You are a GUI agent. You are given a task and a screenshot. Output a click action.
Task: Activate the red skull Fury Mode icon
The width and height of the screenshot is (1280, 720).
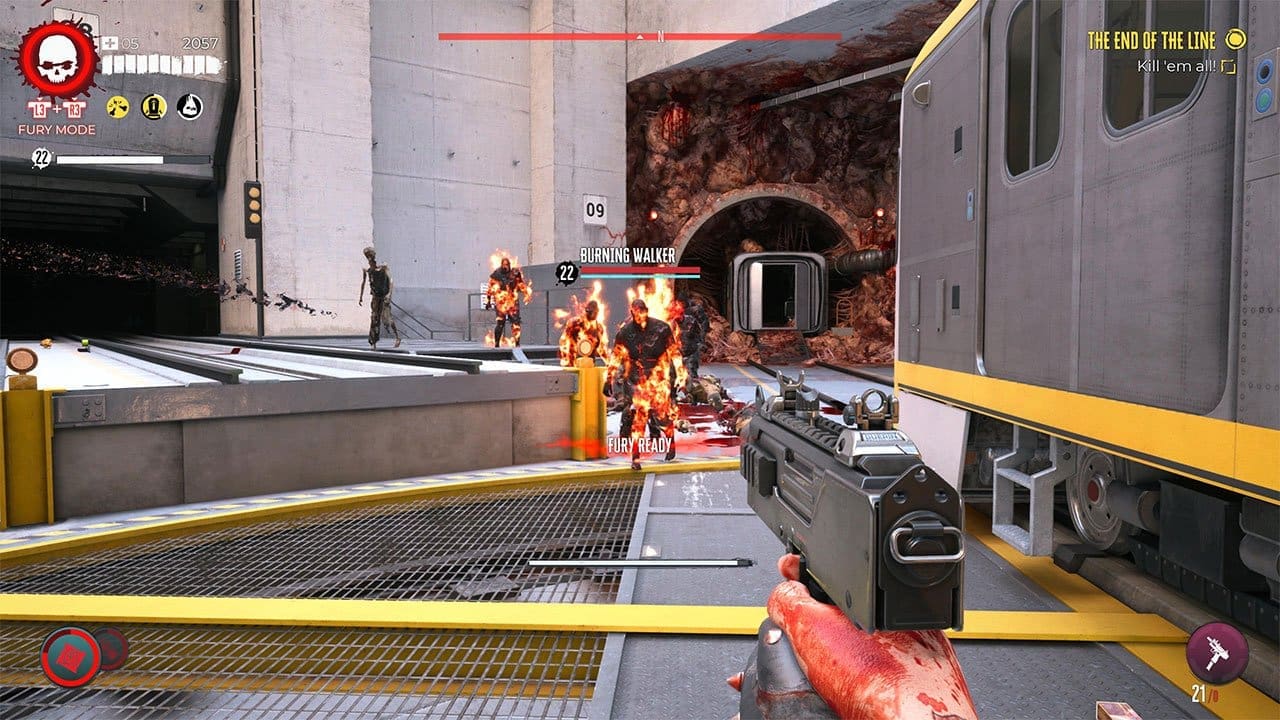pyautogui.click(x=57, y=61)
